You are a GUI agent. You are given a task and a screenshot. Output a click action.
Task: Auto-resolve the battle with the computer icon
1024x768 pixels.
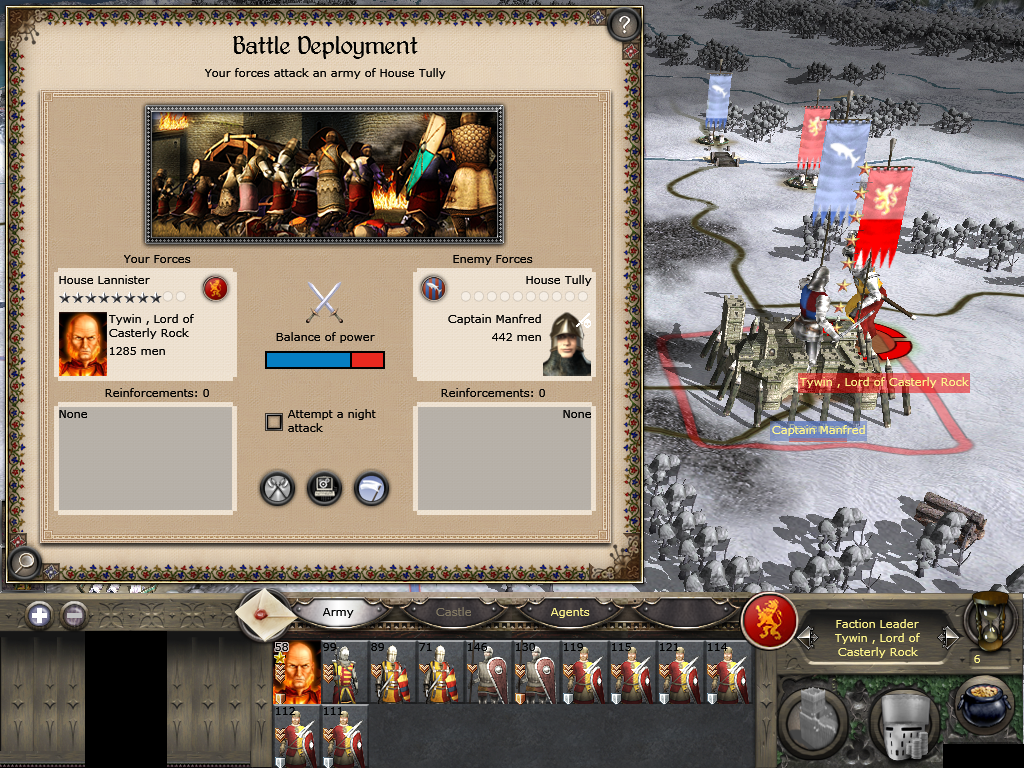[x=324, y=489]
